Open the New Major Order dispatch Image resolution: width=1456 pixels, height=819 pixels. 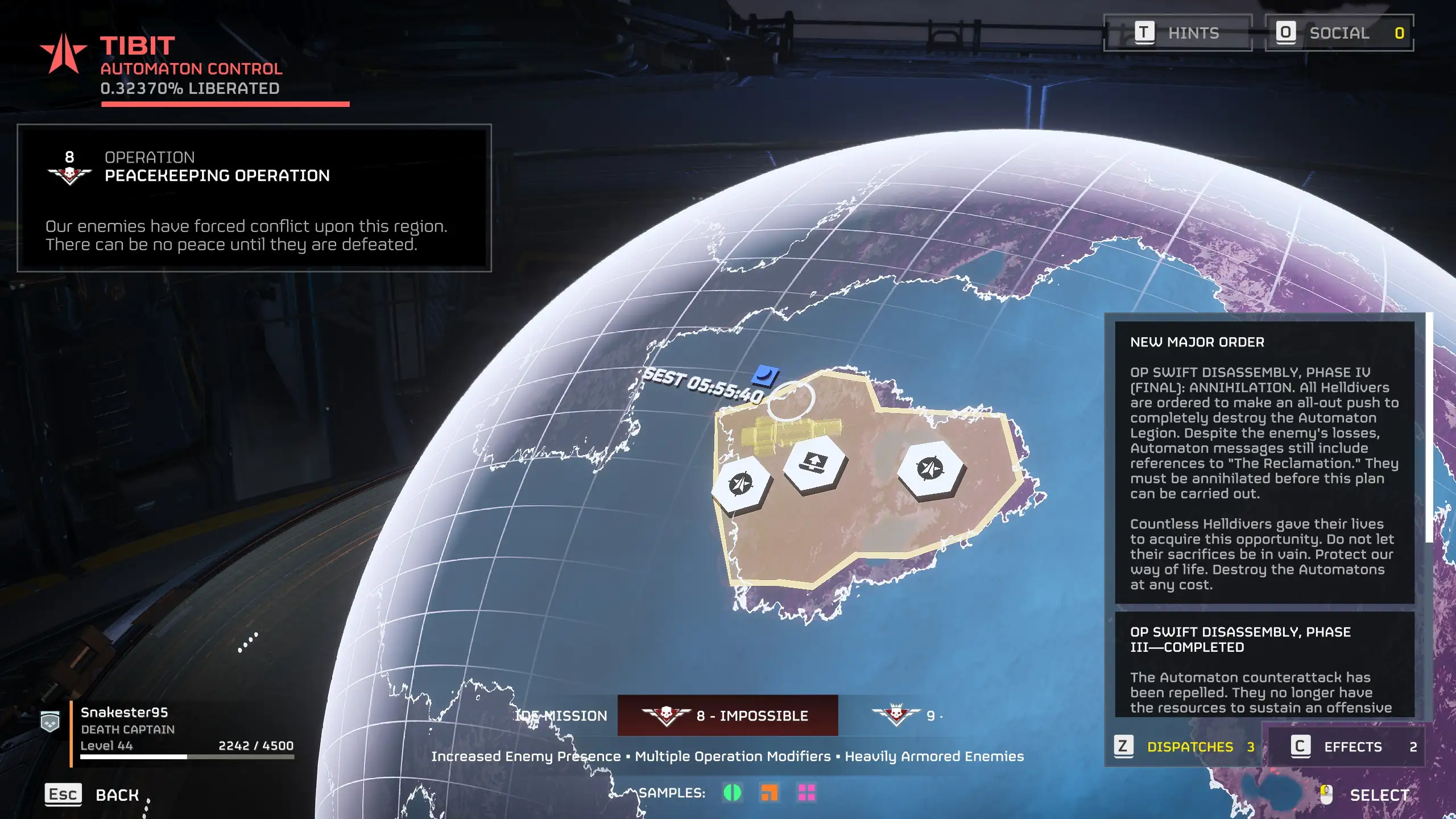tap(1264, 462)
